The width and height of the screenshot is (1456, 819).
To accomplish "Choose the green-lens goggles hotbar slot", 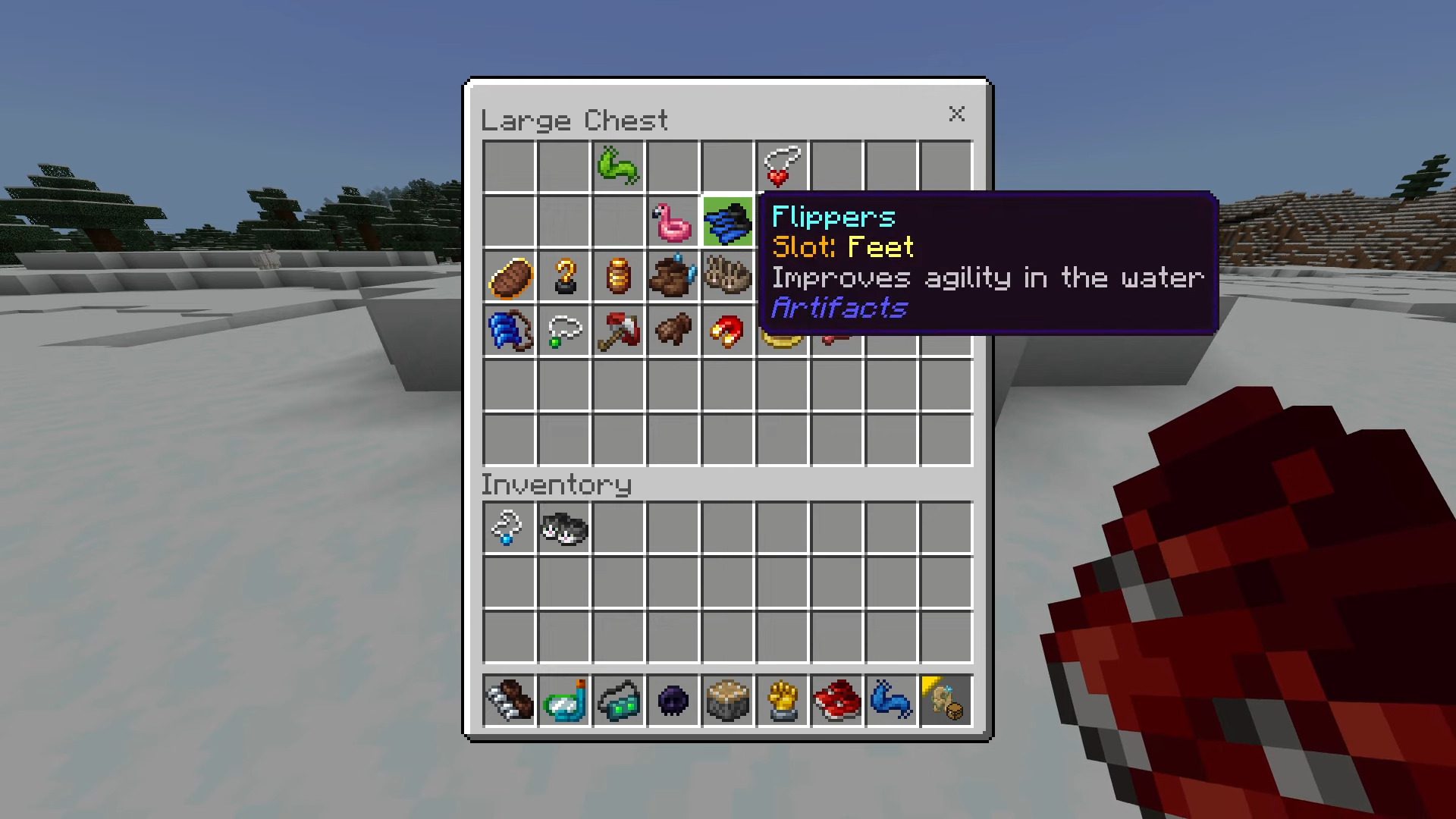I will coord(618,701).
